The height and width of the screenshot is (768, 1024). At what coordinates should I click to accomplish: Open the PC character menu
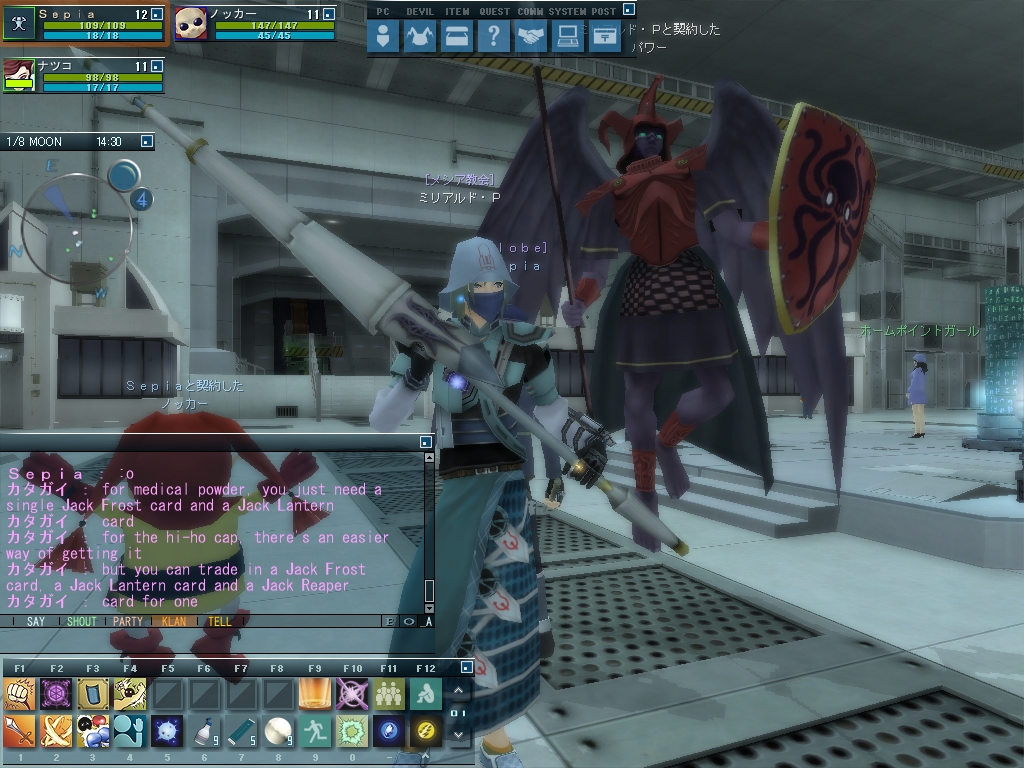tap(383, 37)
